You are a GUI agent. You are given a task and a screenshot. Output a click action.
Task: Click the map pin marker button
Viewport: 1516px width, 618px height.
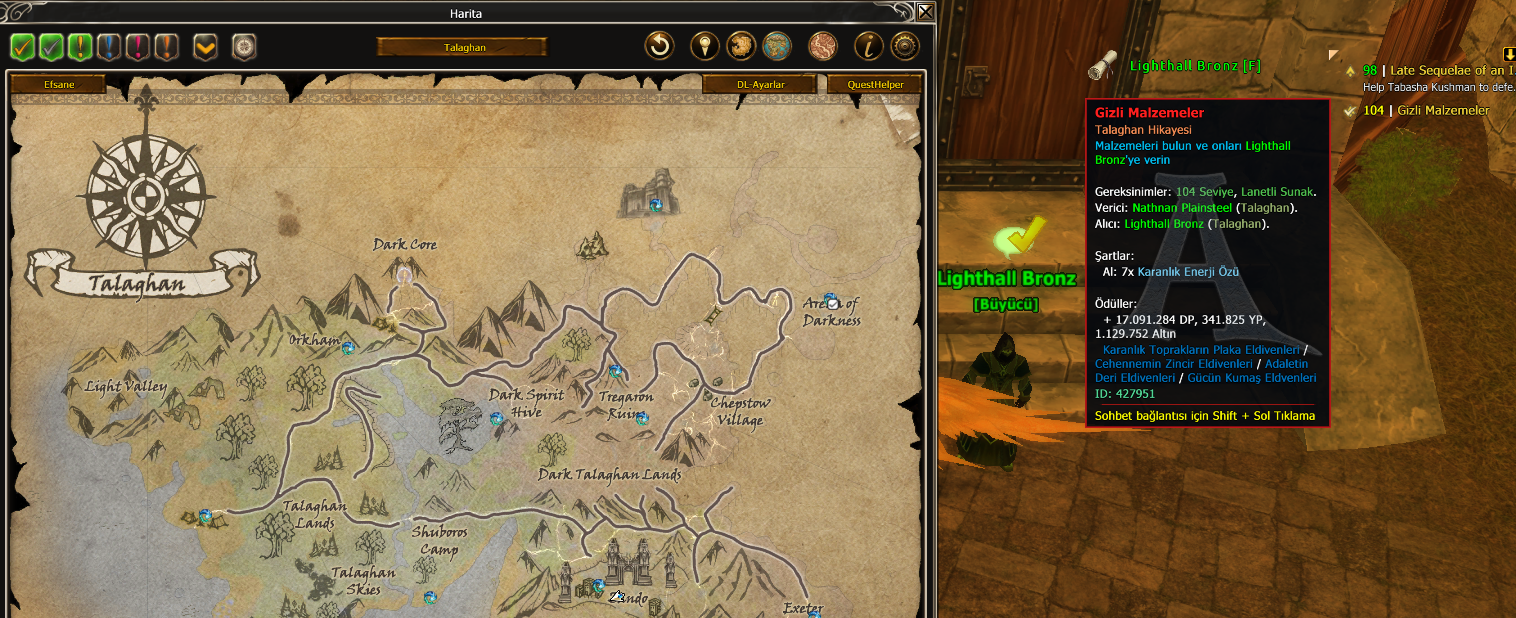[x=705, y=46]
